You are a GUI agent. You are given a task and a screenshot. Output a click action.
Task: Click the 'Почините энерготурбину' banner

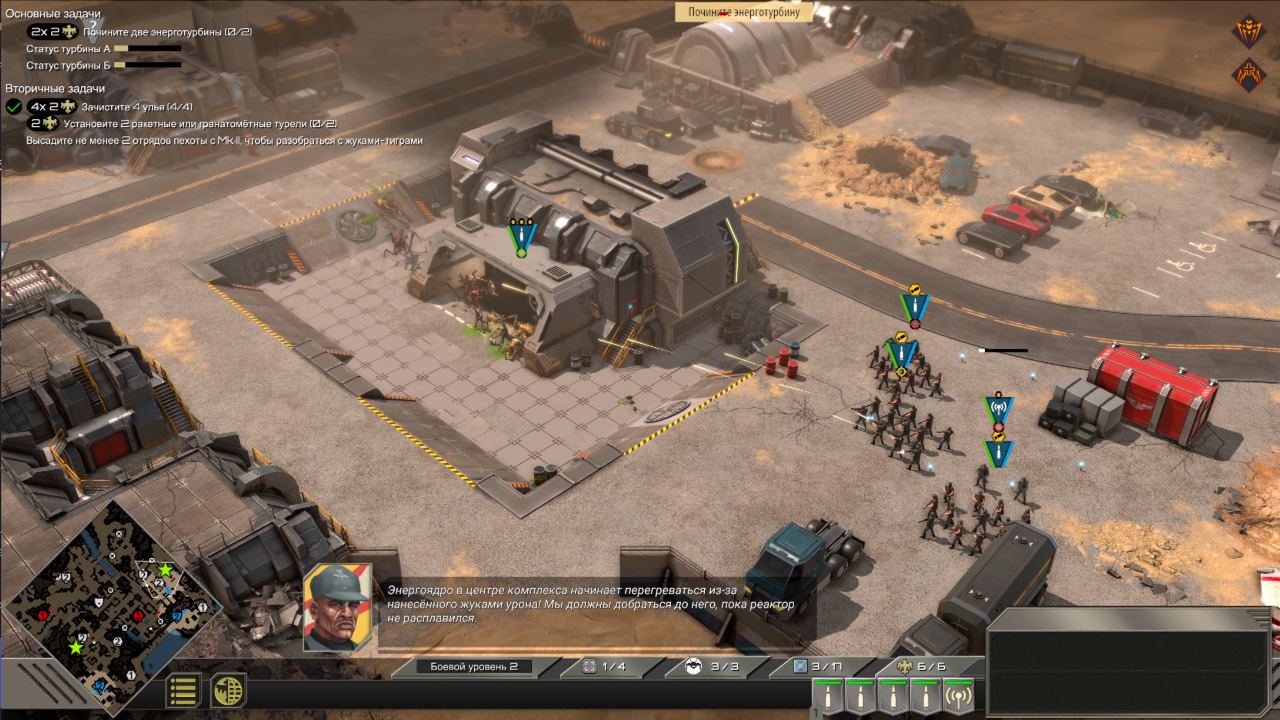click(744, 12)
